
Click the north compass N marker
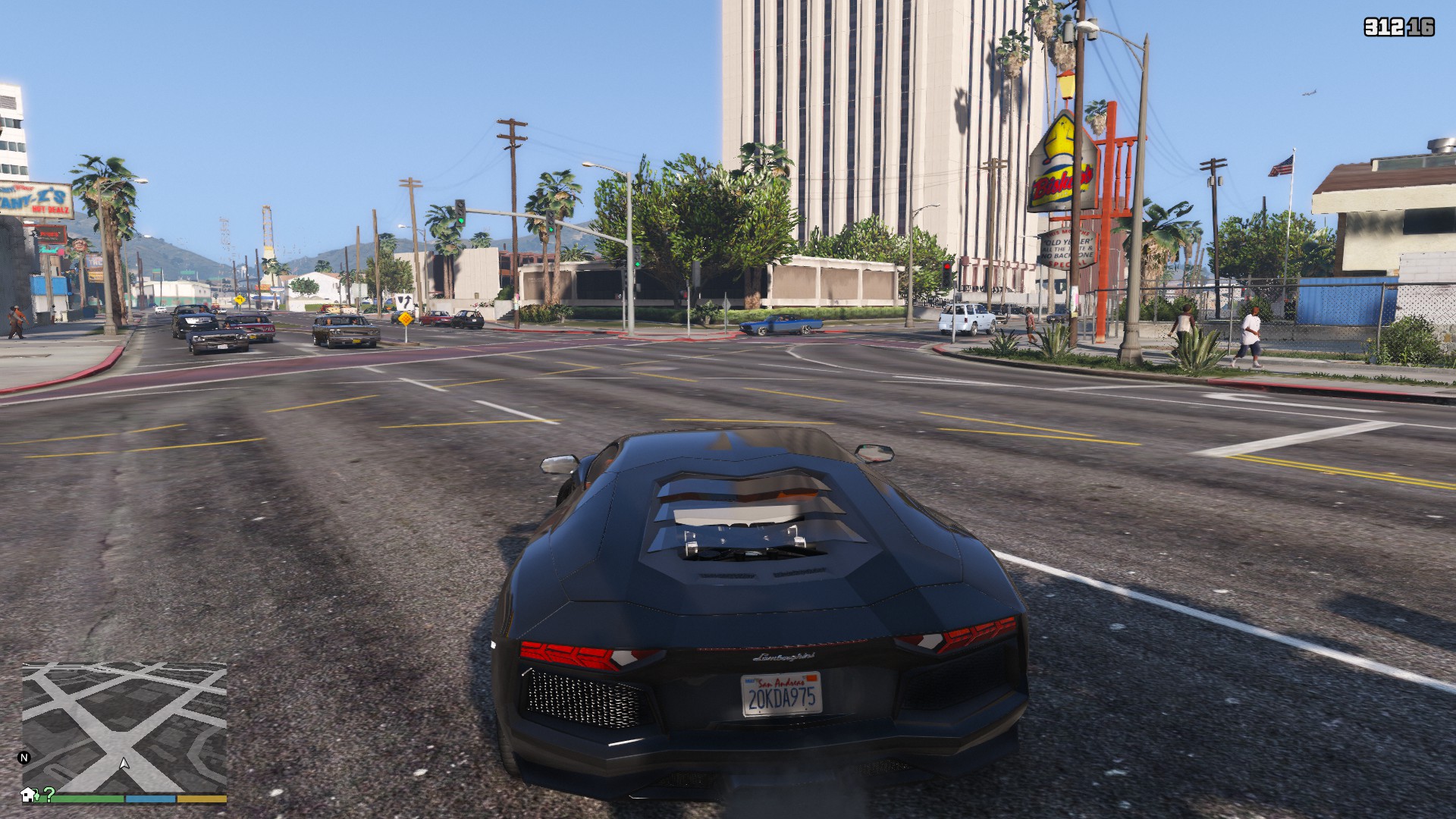point(24,757)
